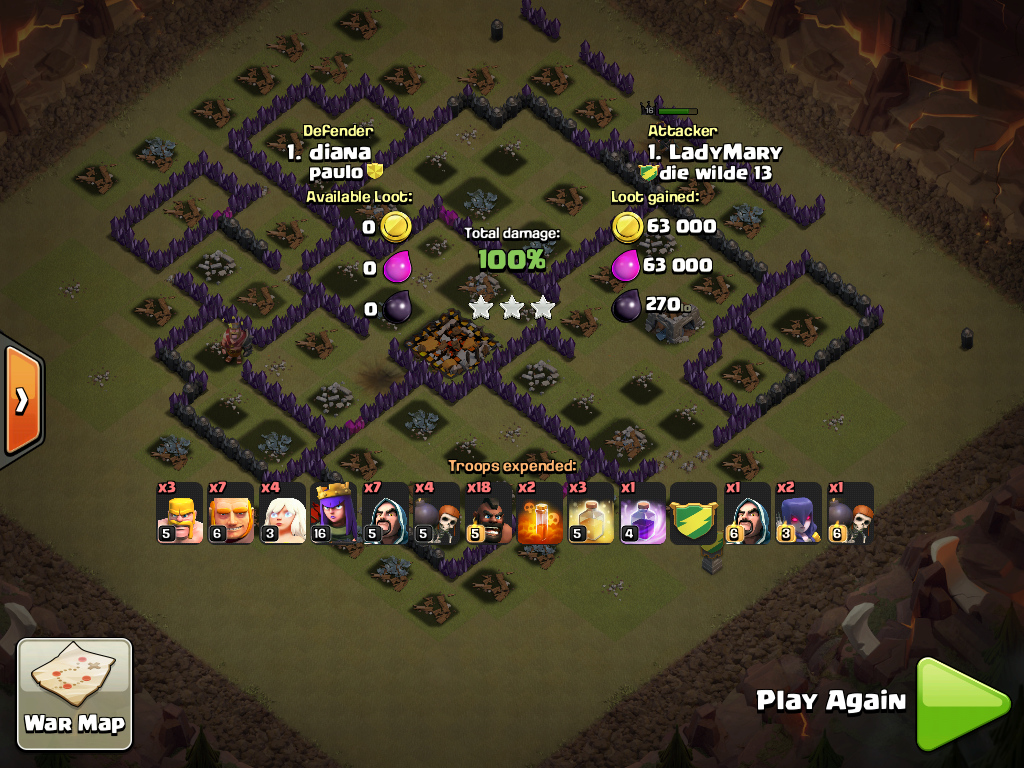
Task: Select the Hog Rider x18 icon
Action: tap(489, 514)
